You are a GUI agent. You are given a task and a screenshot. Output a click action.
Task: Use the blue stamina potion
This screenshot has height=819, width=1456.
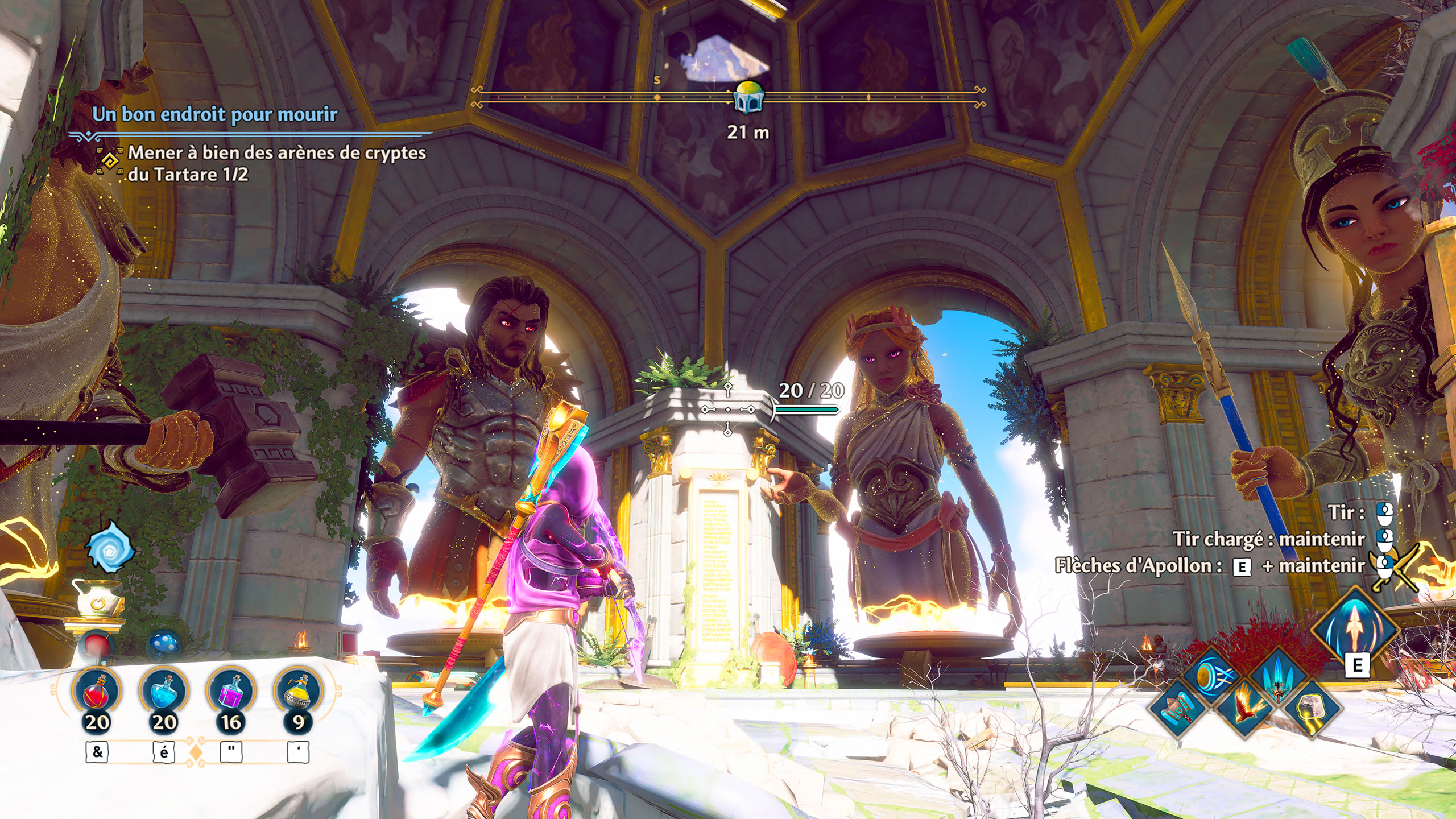[x=164, y=691]
